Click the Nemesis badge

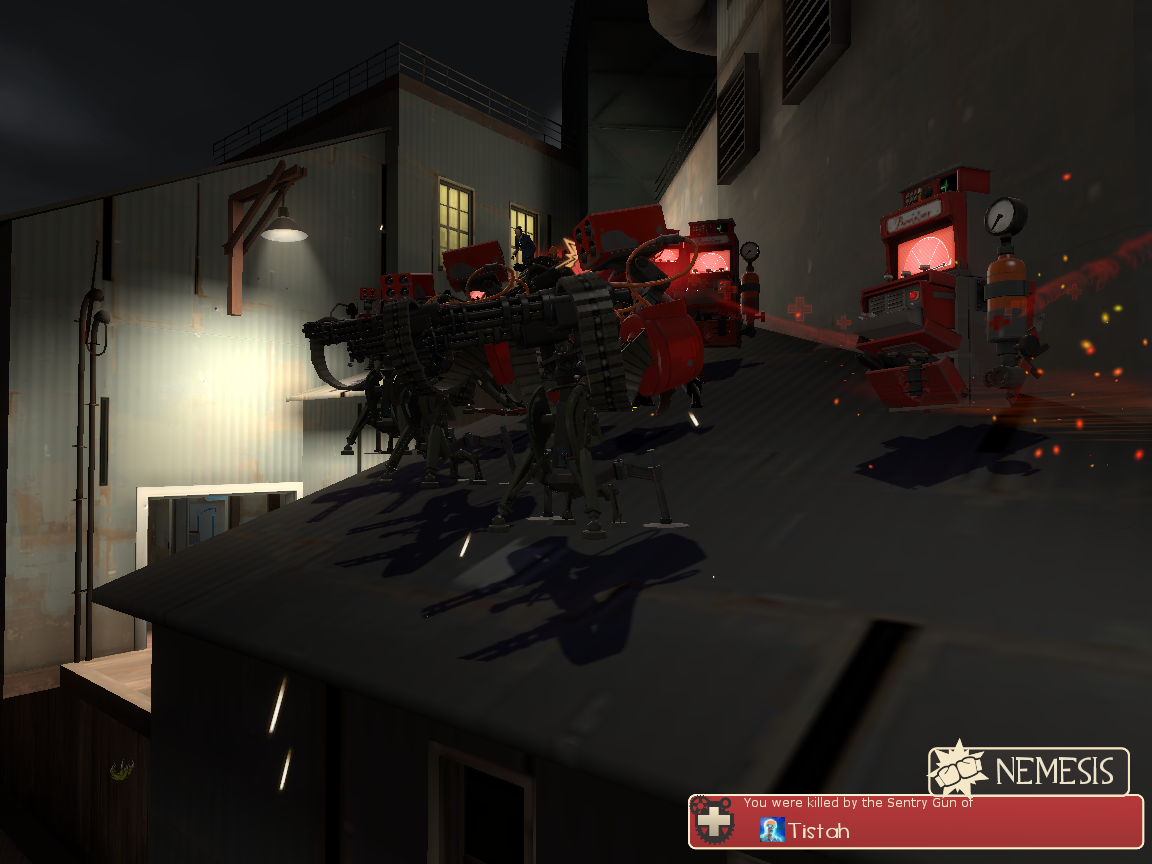tap(1029, 771)
